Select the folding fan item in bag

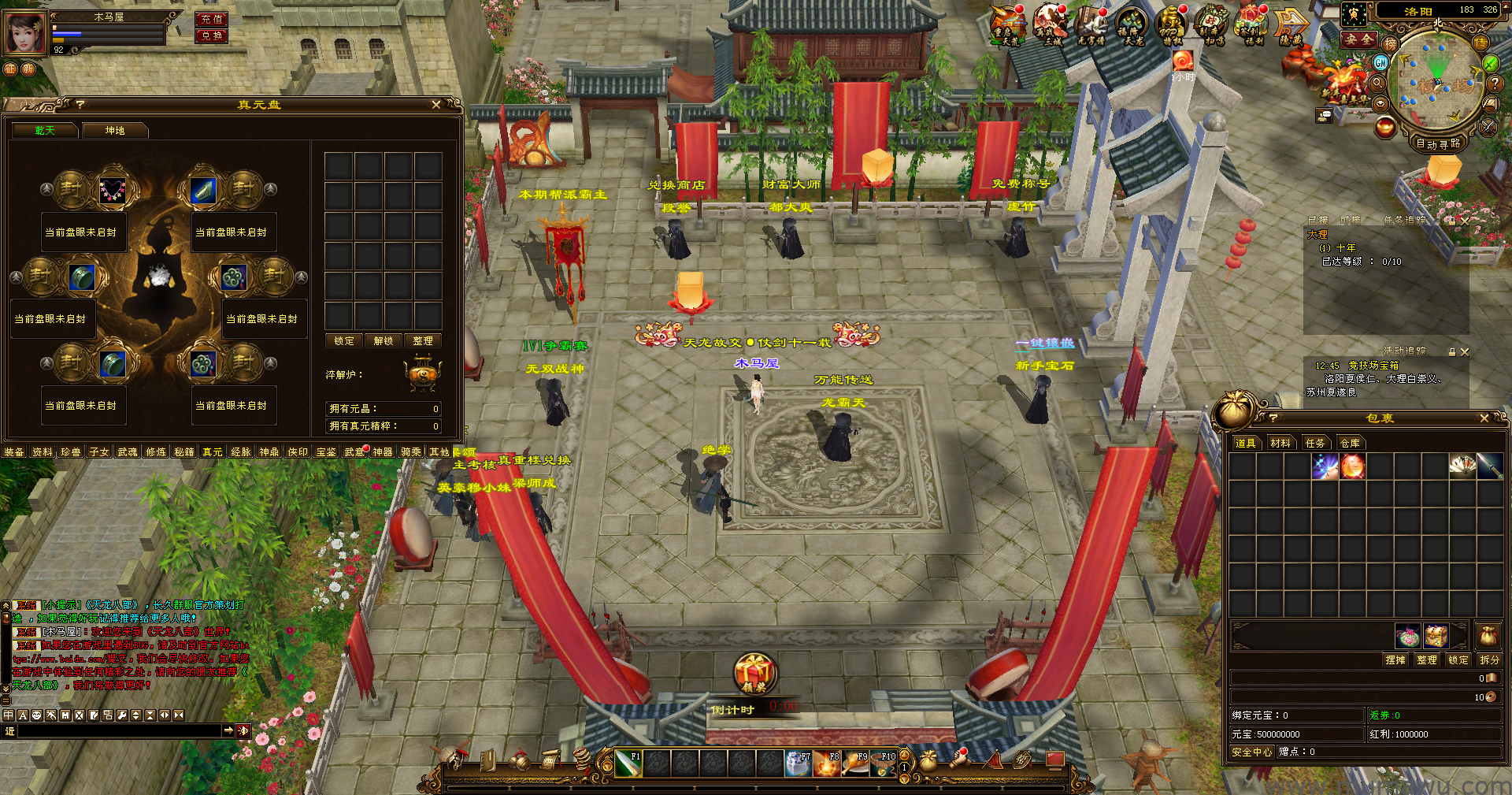(1462, 466)
